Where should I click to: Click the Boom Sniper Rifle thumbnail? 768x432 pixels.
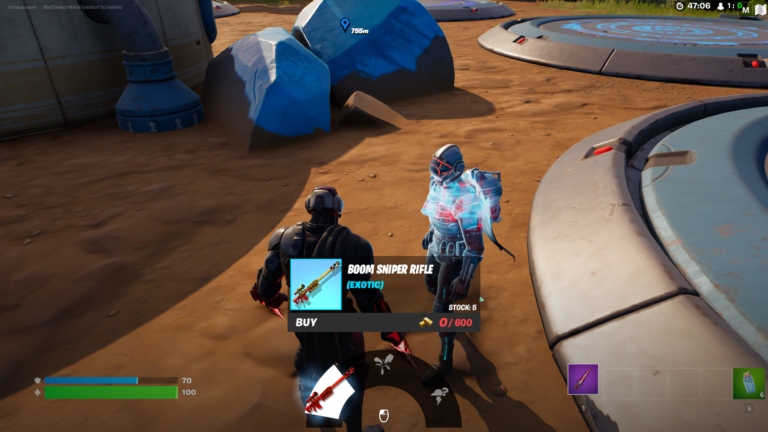coord(315,284)
